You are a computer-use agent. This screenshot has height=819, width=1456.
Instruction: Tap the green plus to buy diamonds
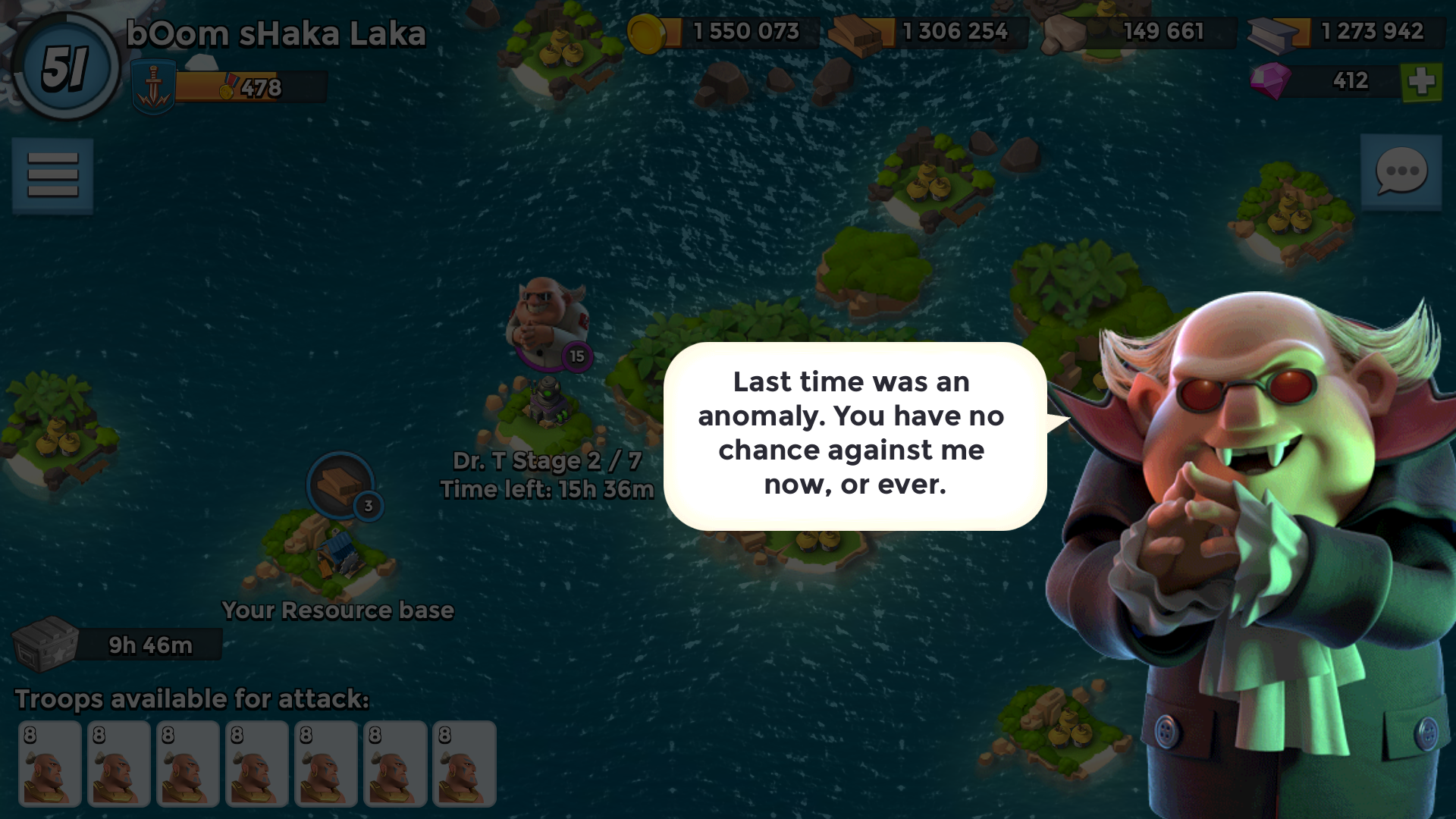1421,81
